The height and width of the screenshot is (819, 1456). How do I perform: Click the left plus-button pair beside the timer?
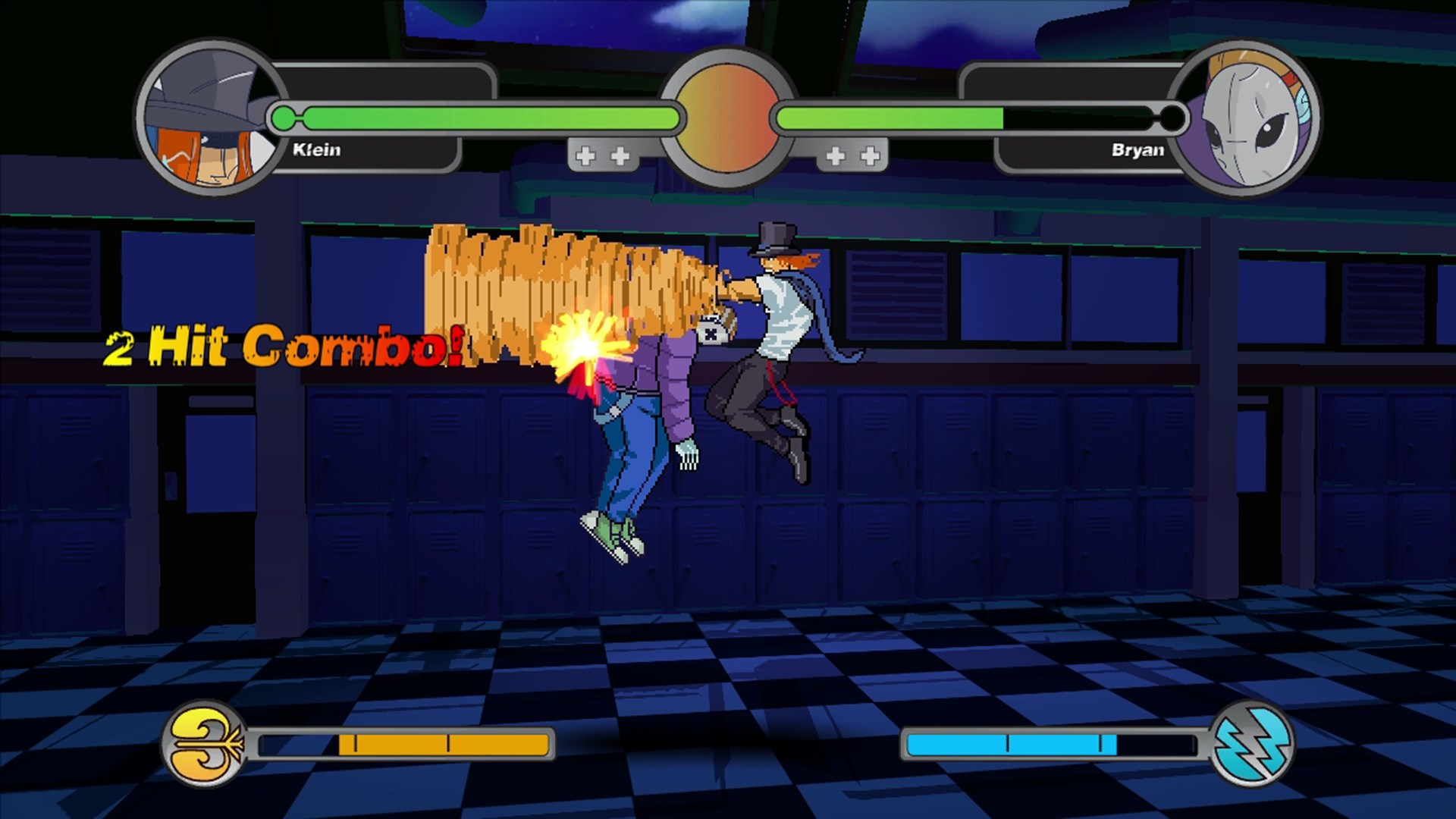[x=603, y=155]
